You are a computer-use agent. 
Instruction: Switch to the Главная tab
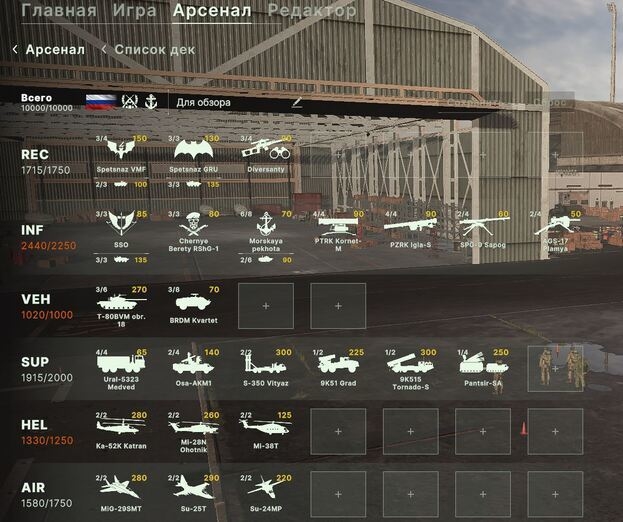[59, 11]
